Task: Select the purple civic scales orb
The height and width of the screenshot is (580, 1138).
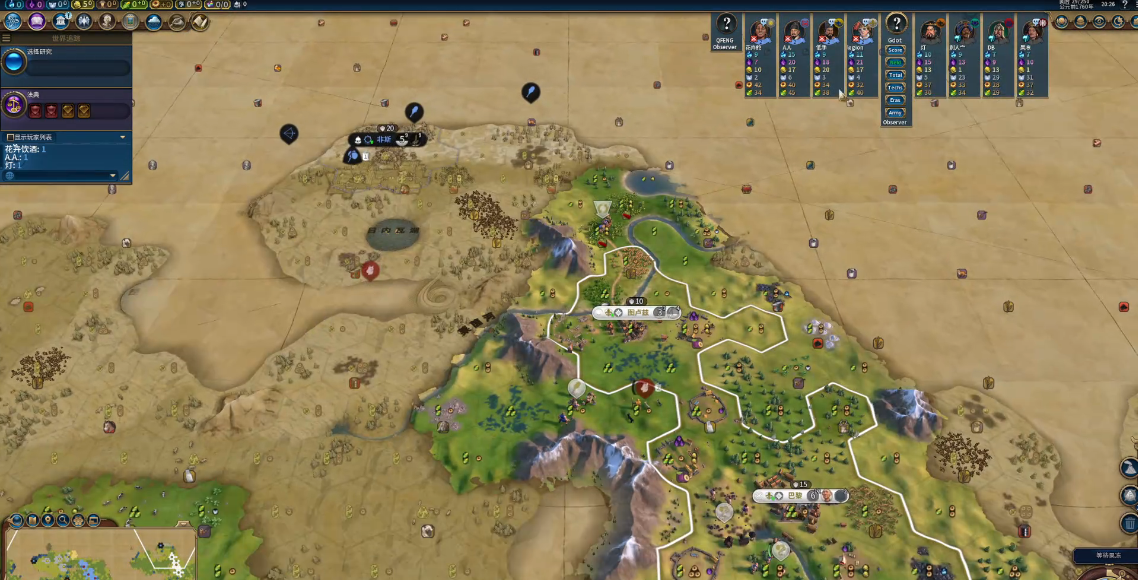Action: (x=14, y=103)
